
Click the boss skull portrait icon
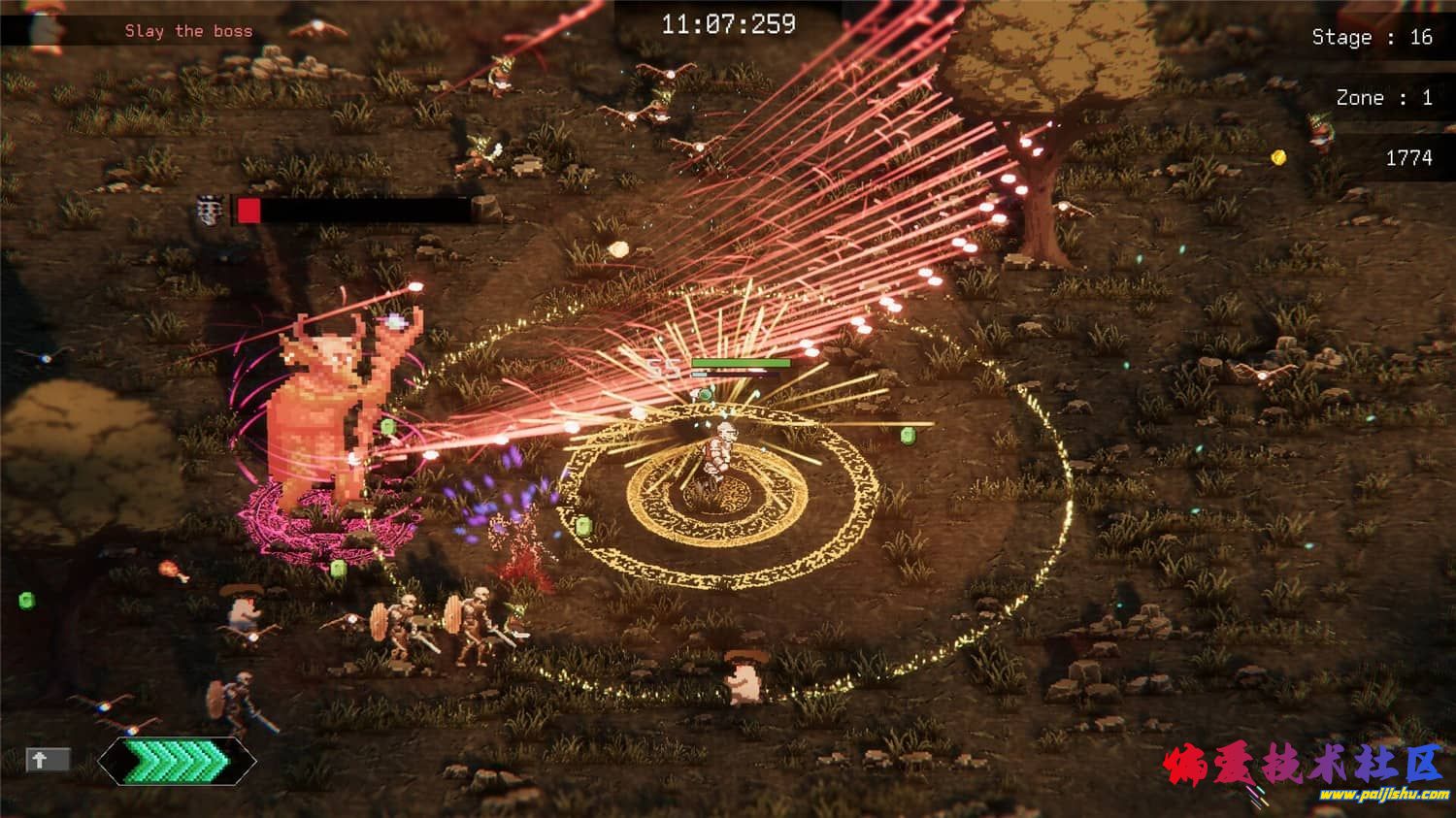point(210,210)
